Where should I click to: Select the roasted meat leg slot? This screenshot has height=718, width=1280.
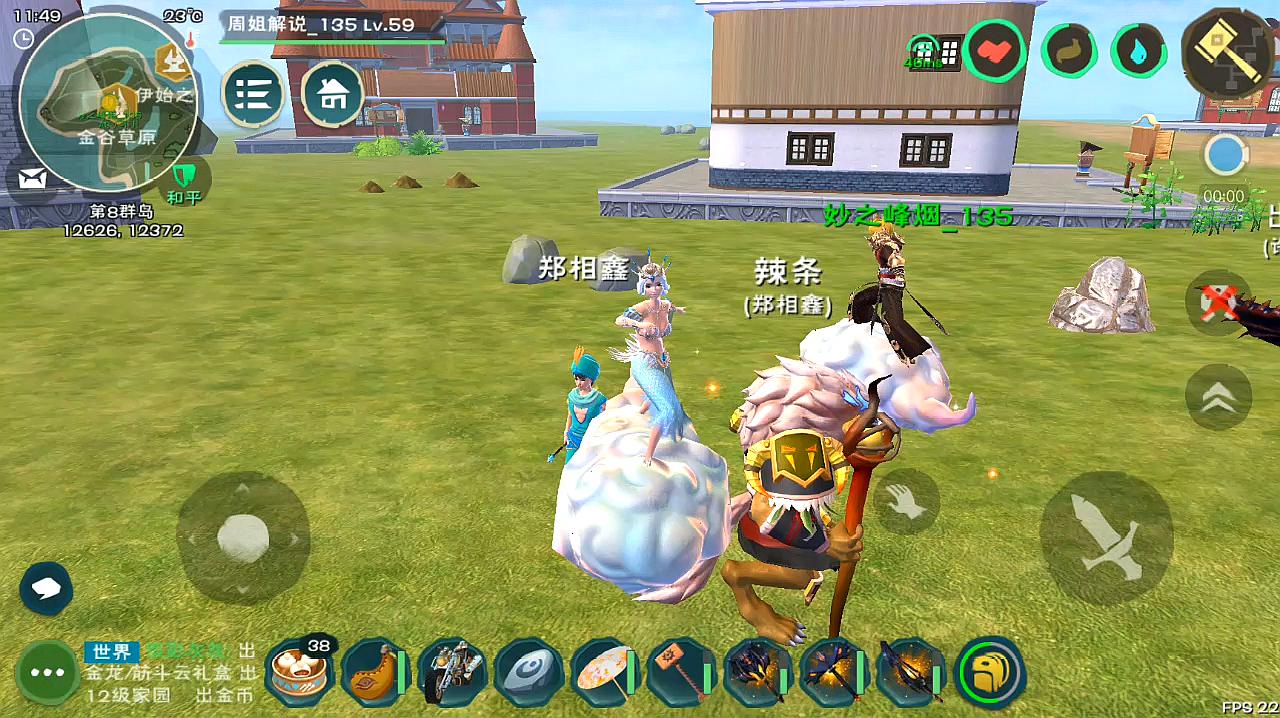tap(373, 671)
